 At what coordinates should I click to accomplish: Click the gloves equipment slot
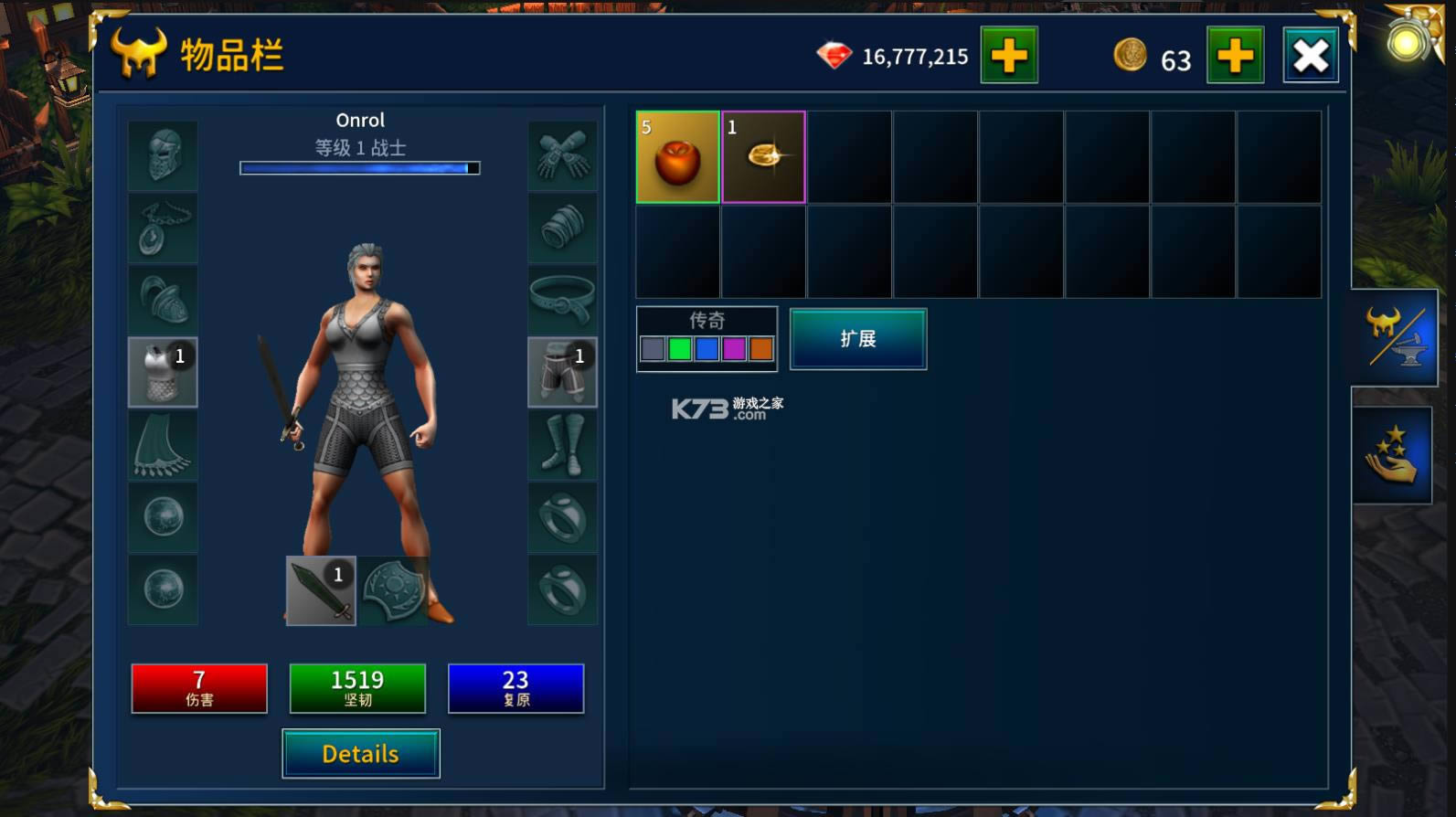point(563,154)
